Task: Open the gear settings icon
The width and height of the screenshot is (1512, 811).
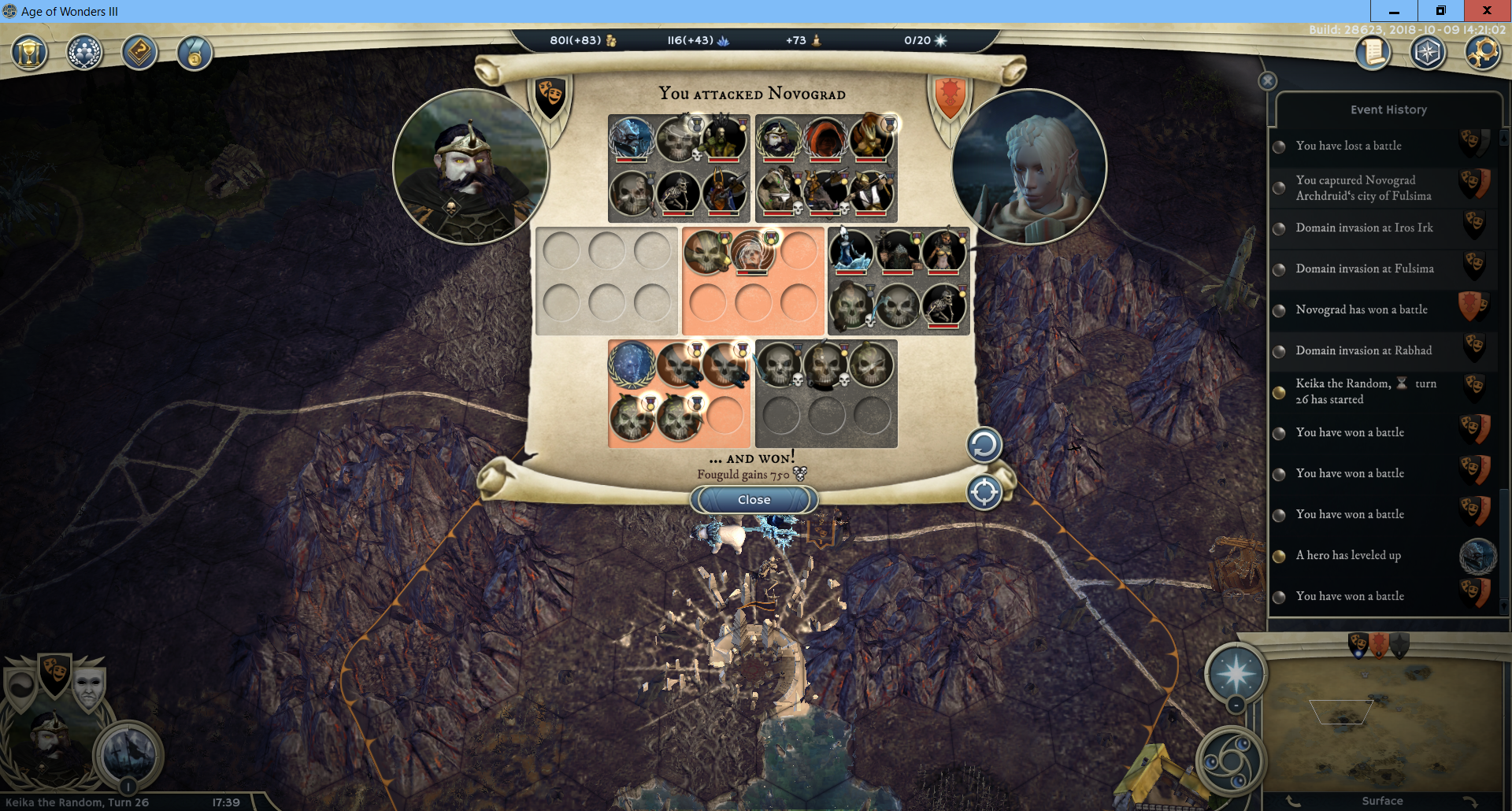Action: tap(1483, 54)
